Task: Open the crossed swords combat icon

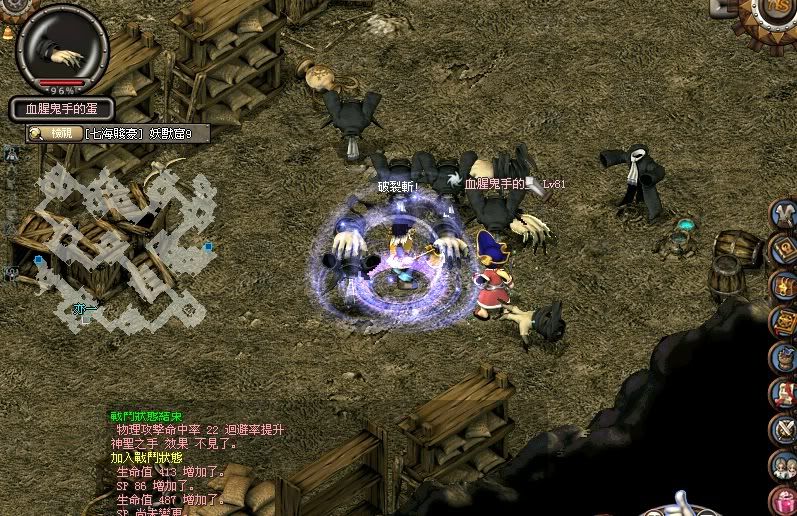Action: pyautogui.click(x=783, y=429)
